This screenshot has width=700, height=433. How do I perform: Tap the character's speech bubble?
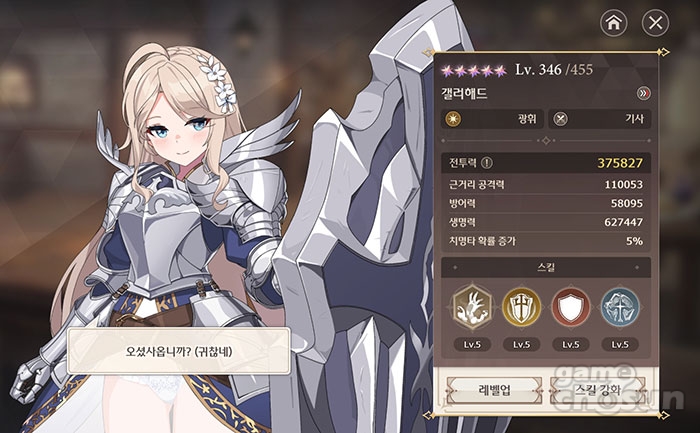click(x=180, y=350)
